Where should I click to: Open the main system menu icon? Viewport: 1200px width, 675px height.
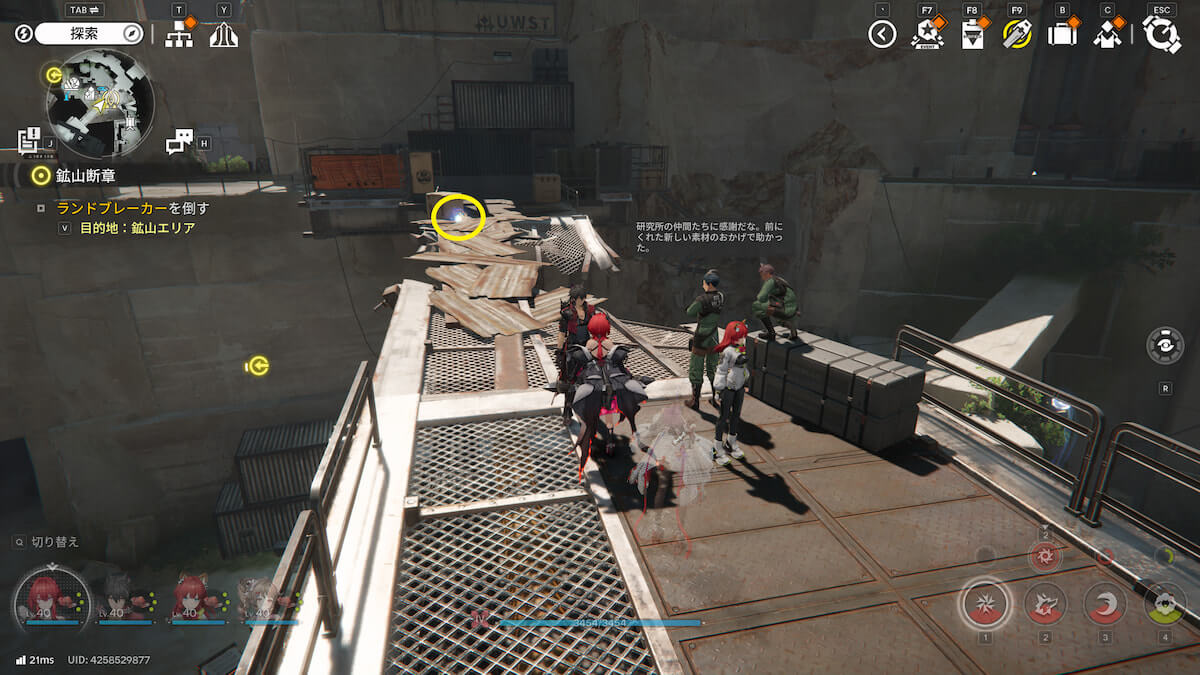(x=1161, y=35)
